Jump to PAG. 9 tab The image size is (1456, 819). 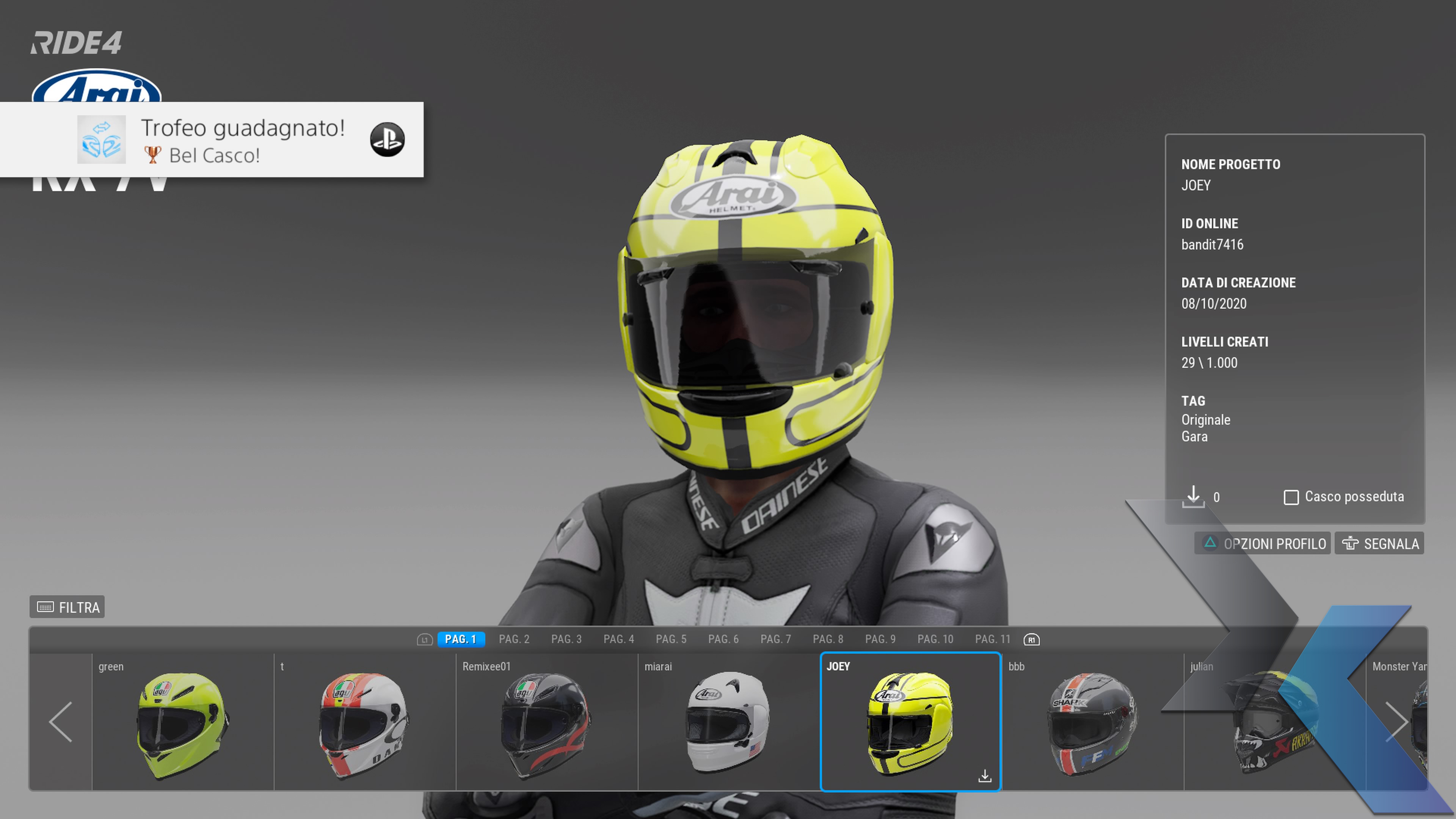(x=880, y=639)
